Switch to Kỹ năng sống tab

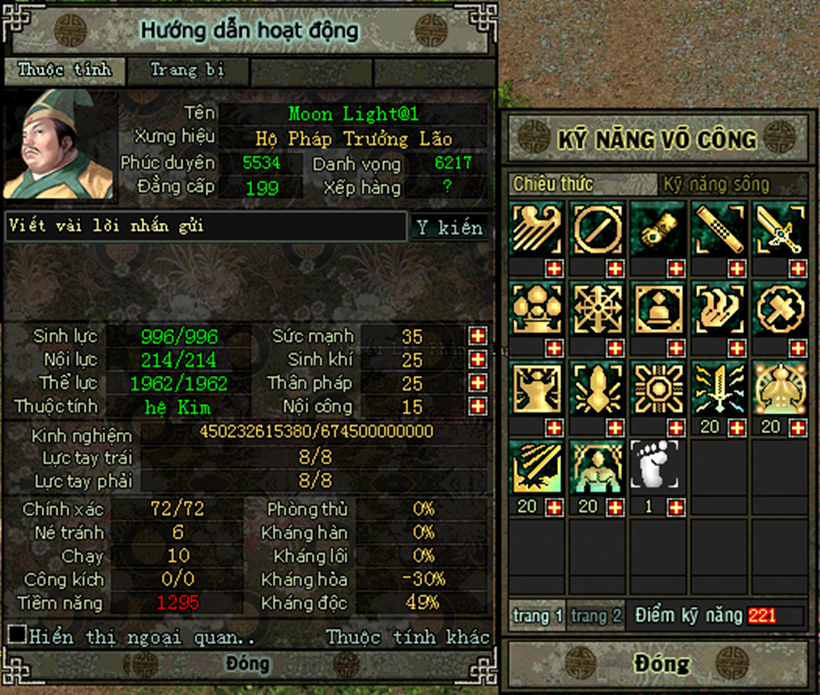click(715, 185)
